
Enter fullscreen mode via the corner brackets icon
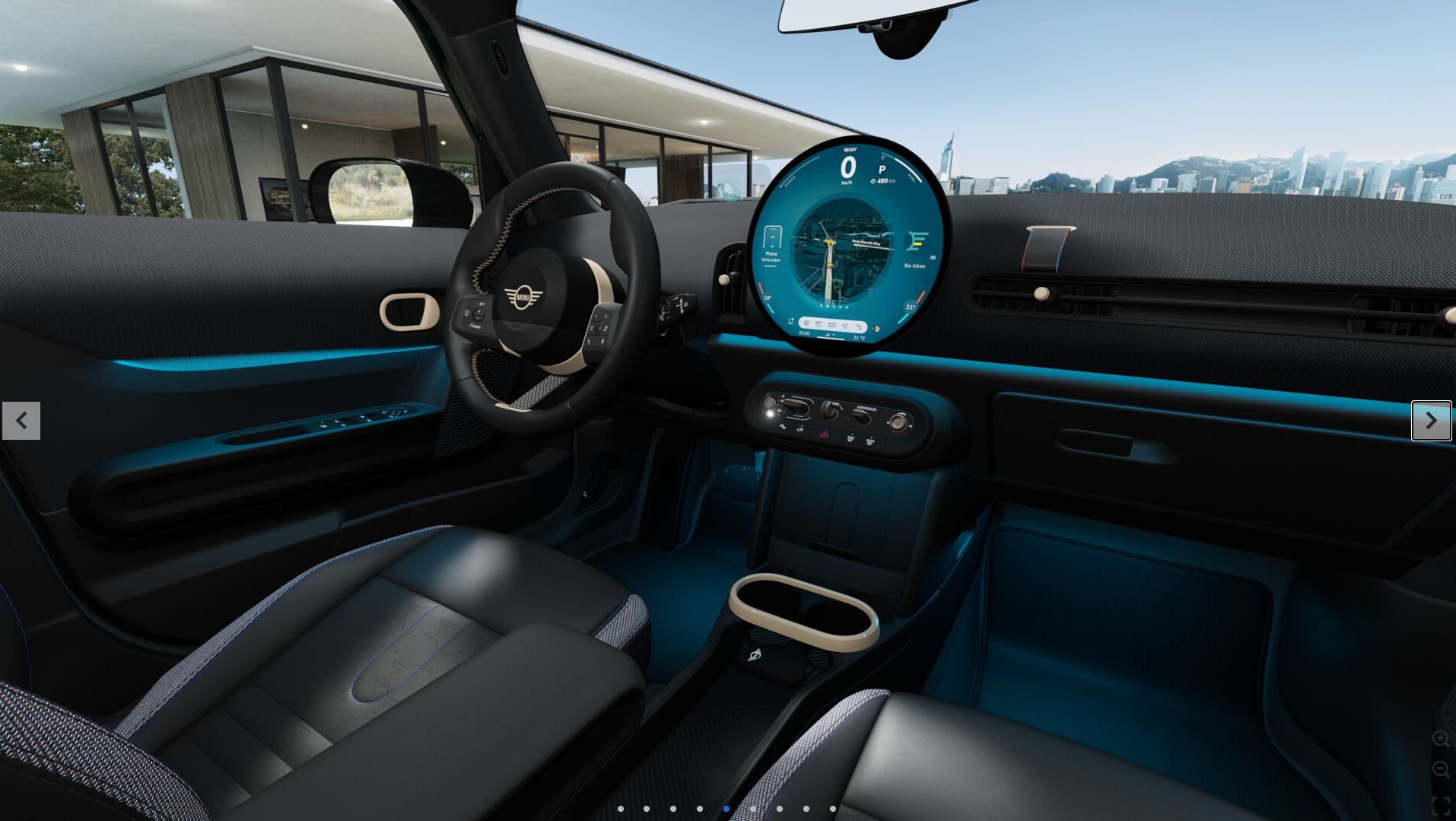(x=1440, y=805)
